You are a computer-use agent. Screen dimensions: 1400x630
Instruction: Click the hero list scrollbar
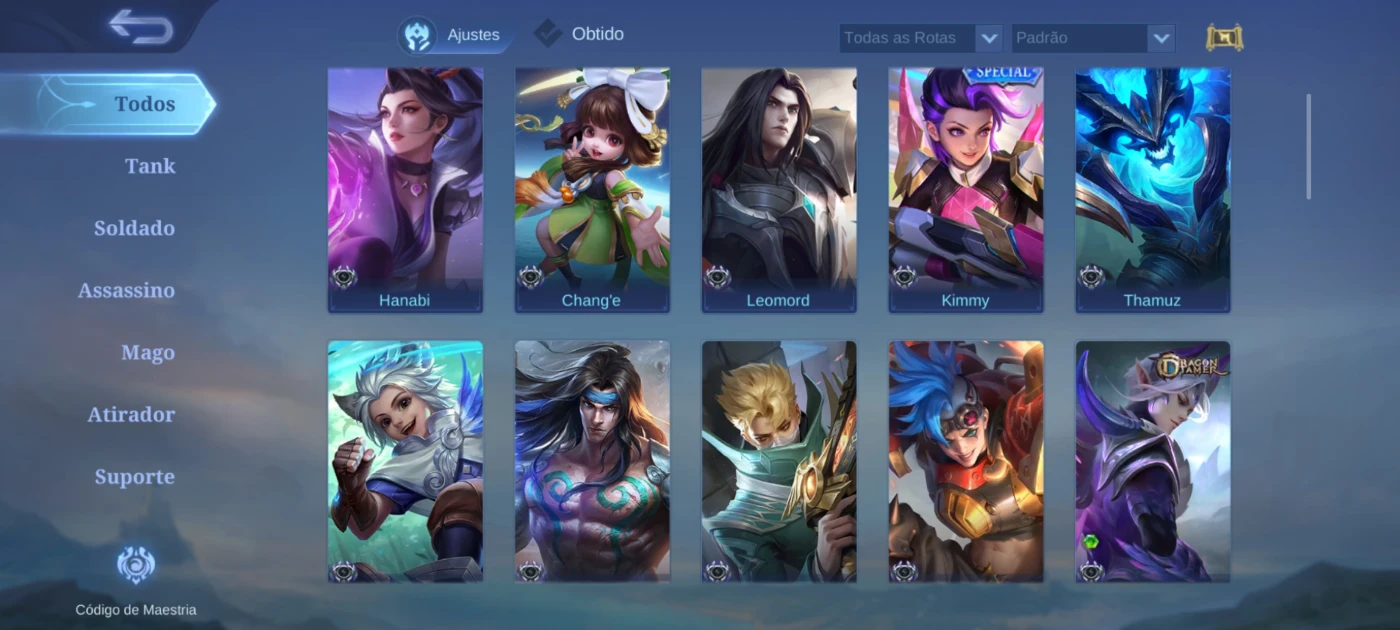pyautogui.click(x=1308, y=147)
